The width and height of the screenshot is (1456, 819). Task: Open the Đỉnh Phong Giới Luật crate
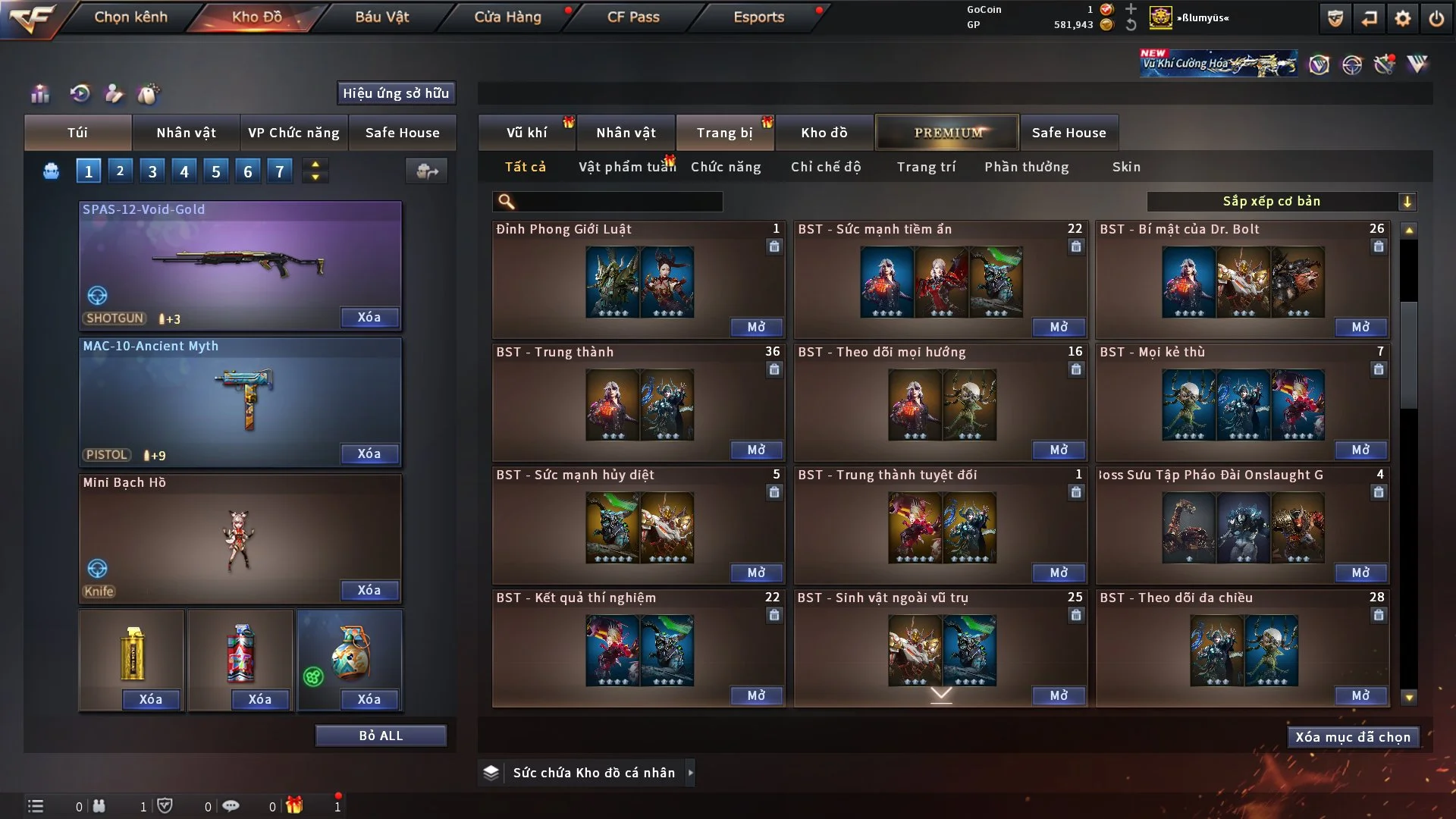[x=756, y=327]
